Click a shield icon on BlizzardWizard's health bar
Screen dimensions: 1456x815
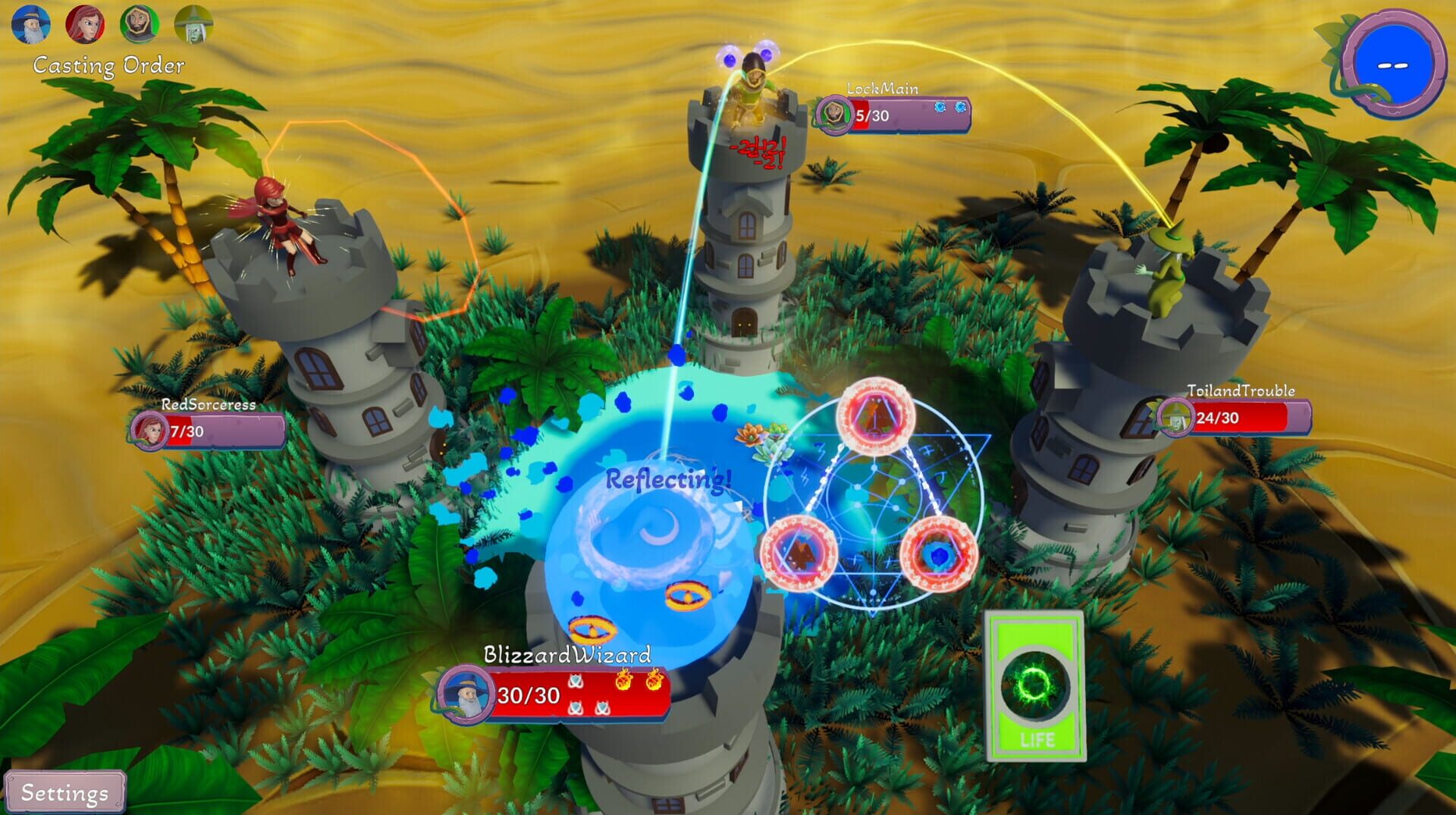(x=576, y=682)
